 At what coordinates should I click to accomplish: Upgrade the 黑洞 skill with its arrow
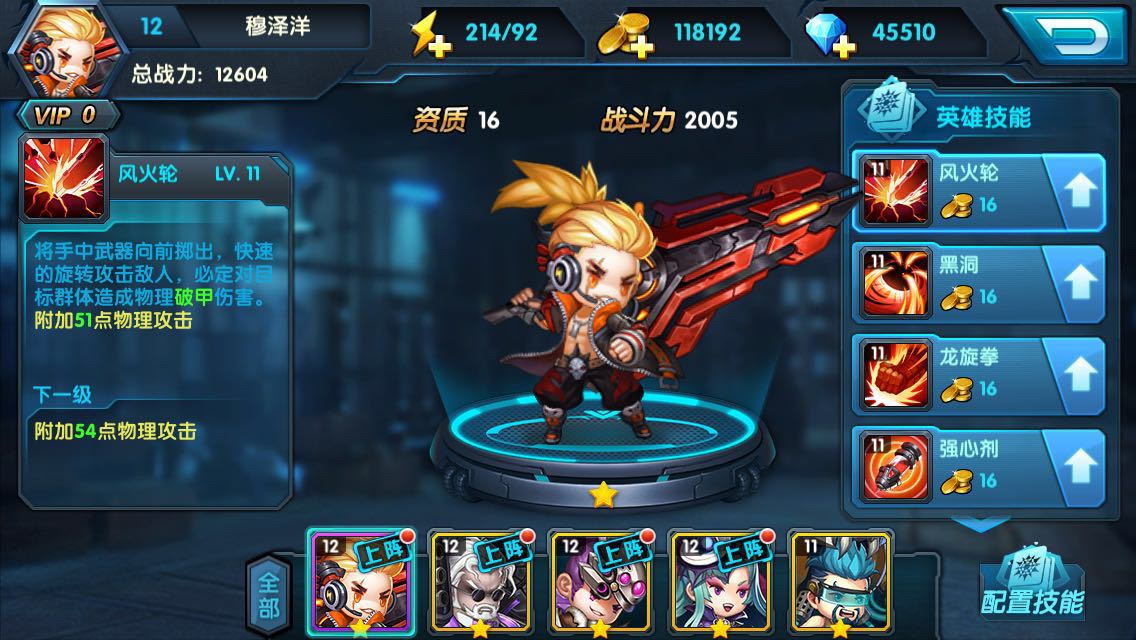[x=1078, y=282]
